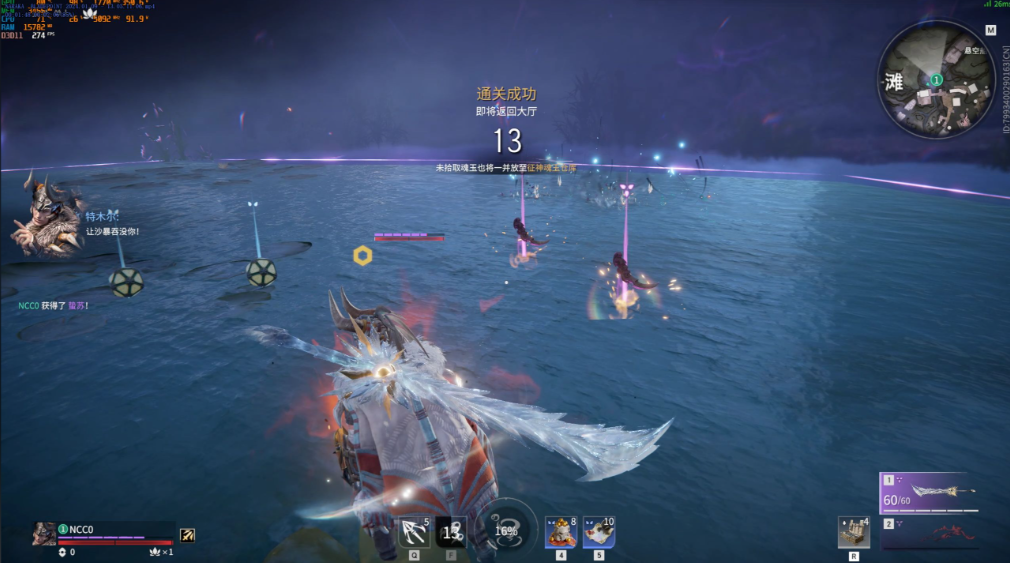Use the consumable item with count 10

pyautogui.click(x=598, y=532)
